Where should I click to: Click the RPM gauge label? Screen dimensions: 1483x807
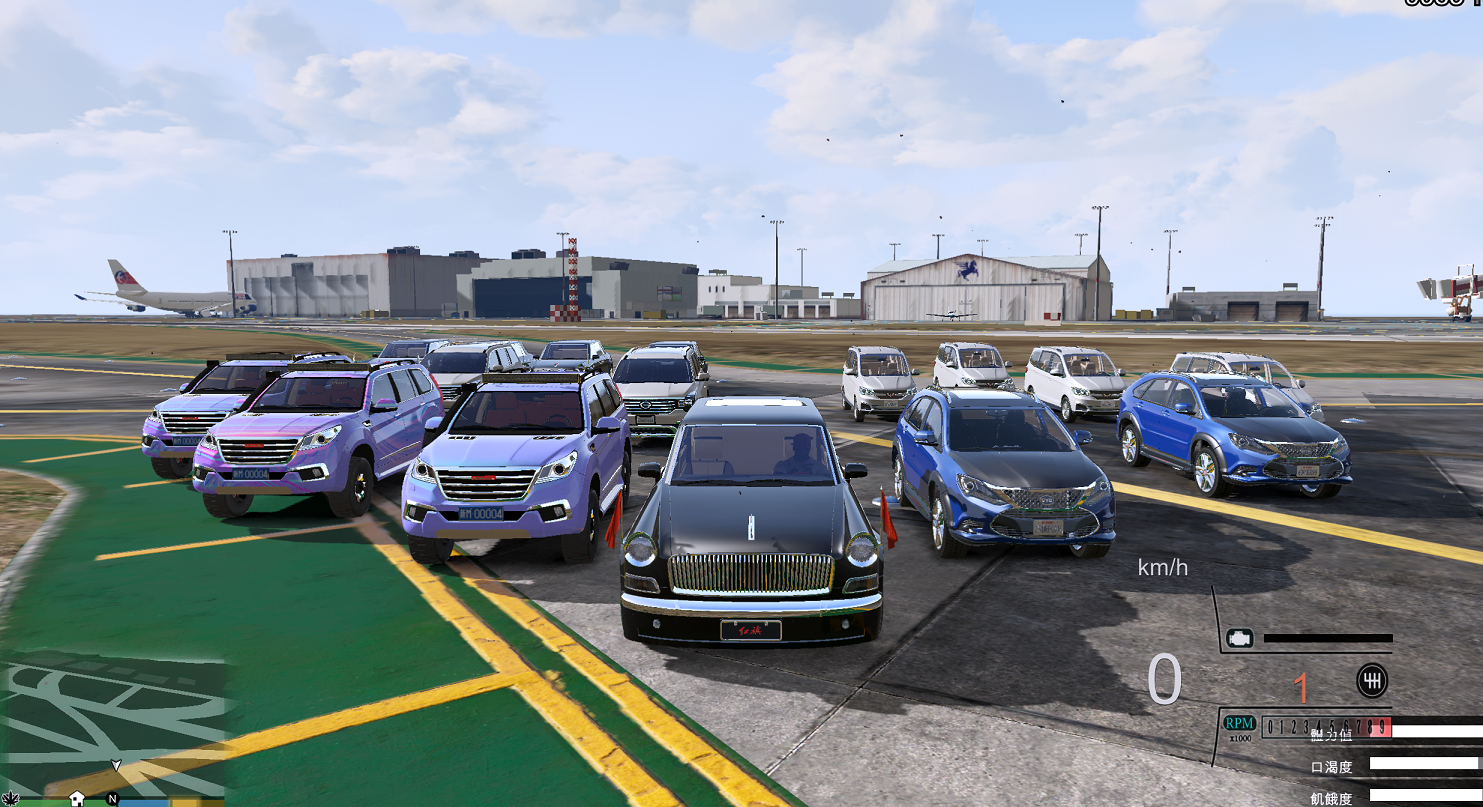(1239, 724)
